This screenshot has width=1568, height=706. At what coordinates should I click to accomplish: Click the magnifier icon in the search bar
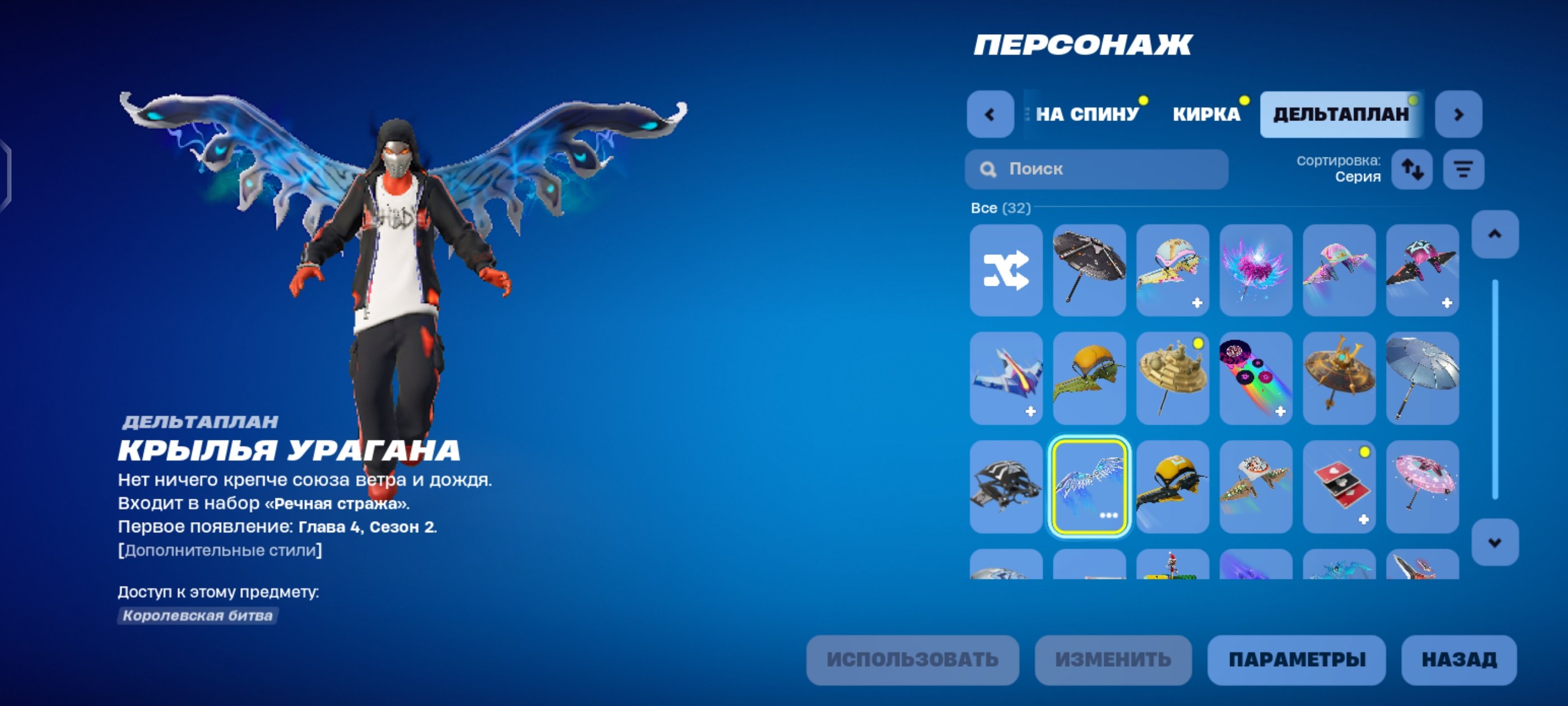pos(989,169)
